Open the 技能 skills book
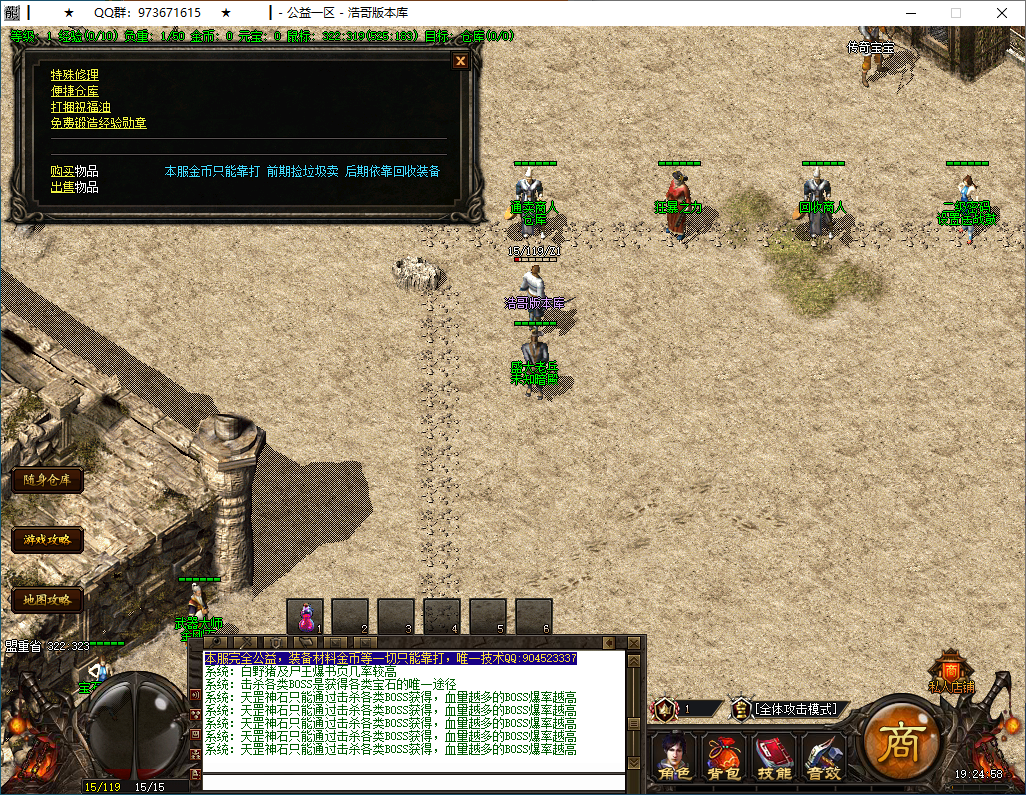Viewport: 1026px width, 795px height. point(773,758)
